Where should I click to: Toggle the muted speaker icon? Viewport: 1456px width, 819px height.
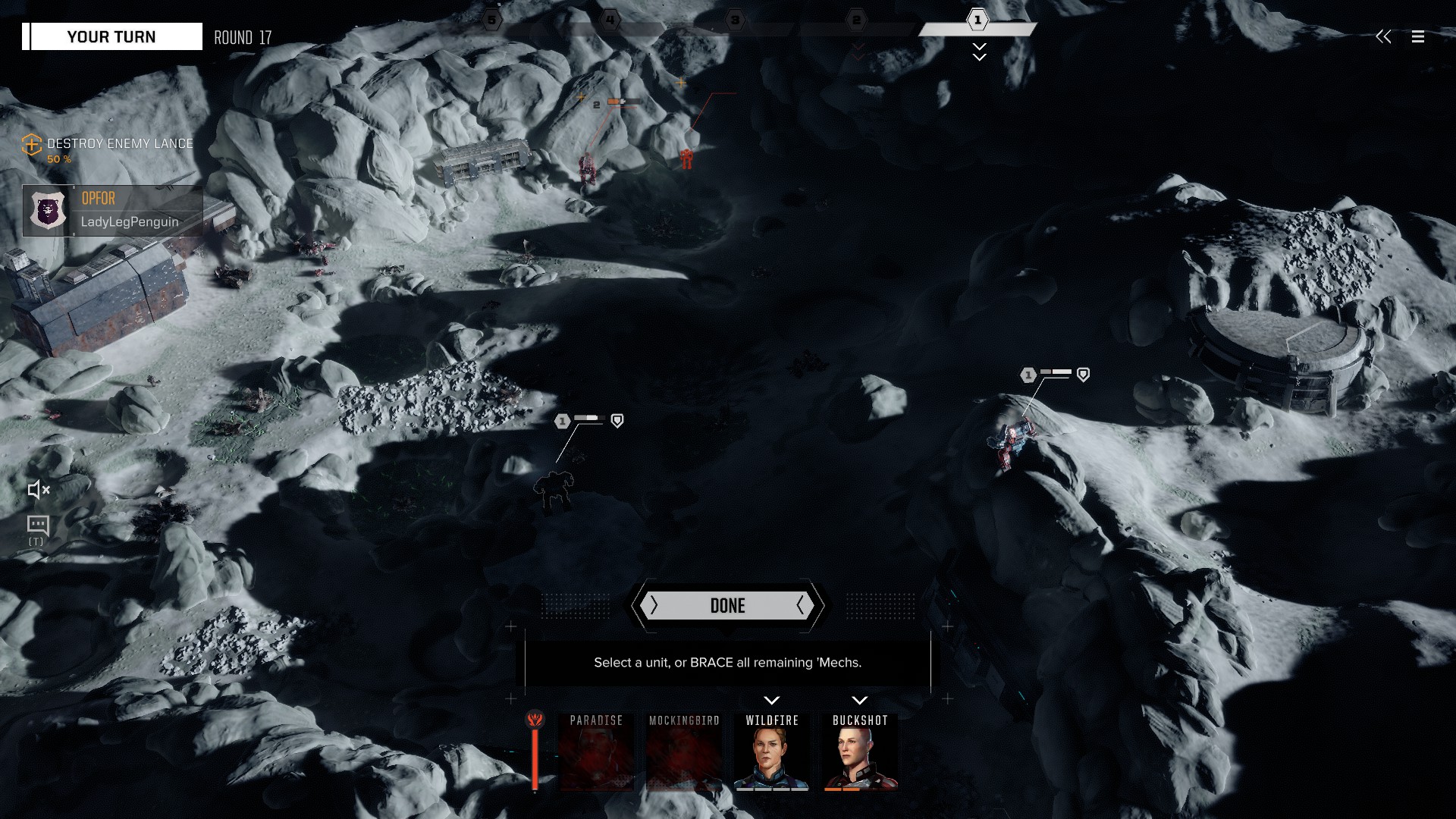click(x=38, y=490)
